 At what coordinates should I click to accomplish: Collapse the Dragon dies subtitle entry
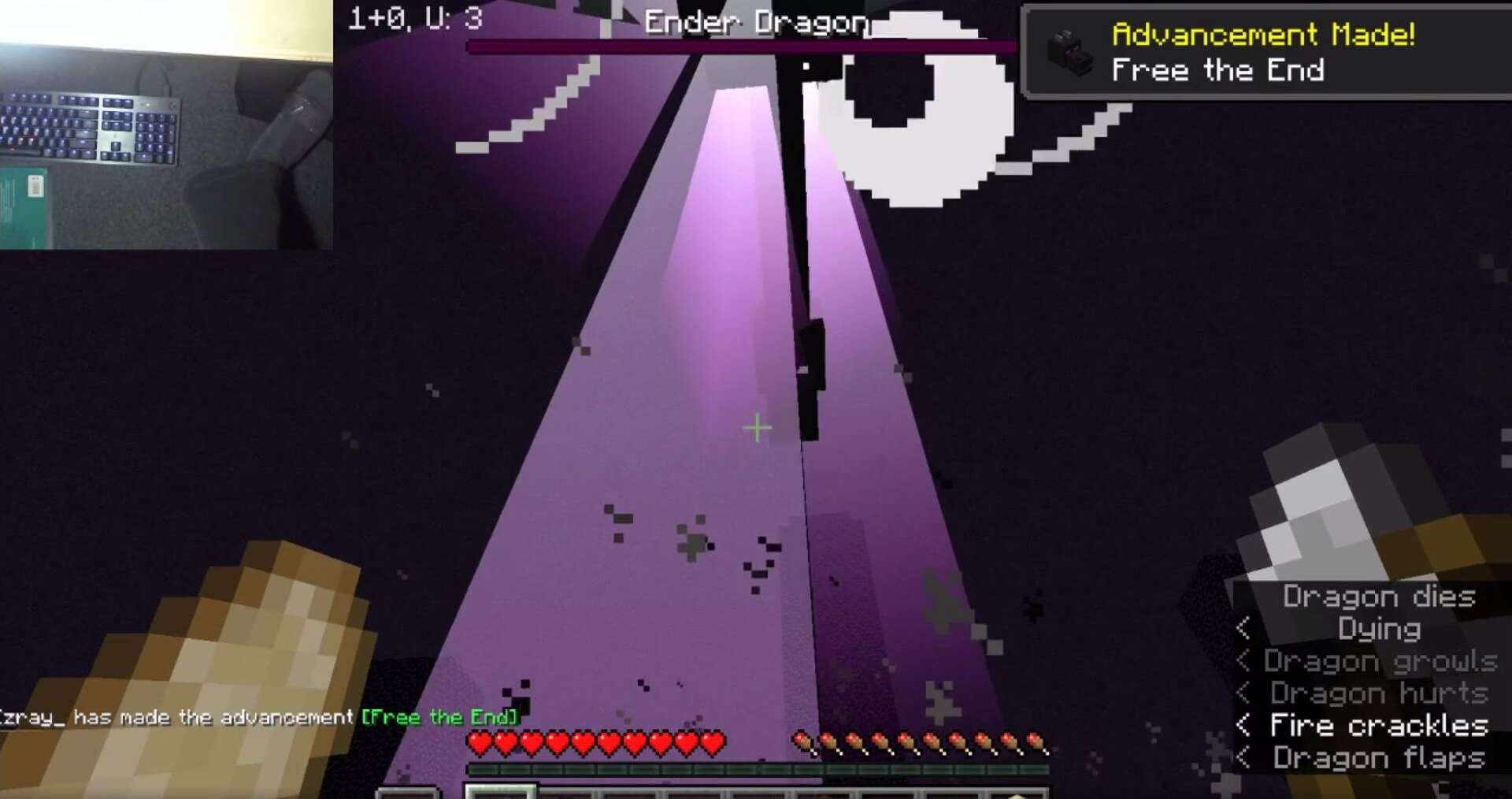coord(1380,597)
